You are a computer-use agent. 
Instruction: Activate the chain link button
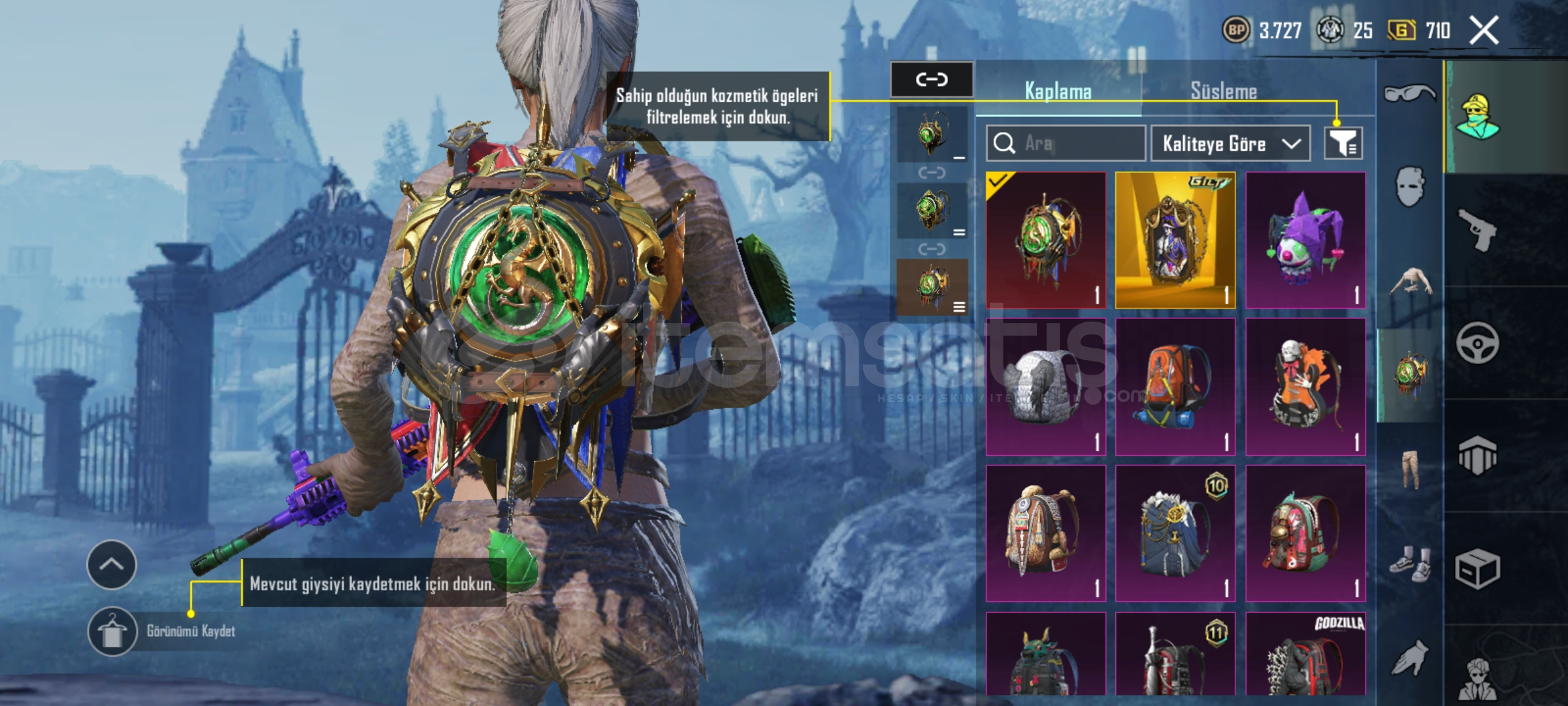pos(932,80)
